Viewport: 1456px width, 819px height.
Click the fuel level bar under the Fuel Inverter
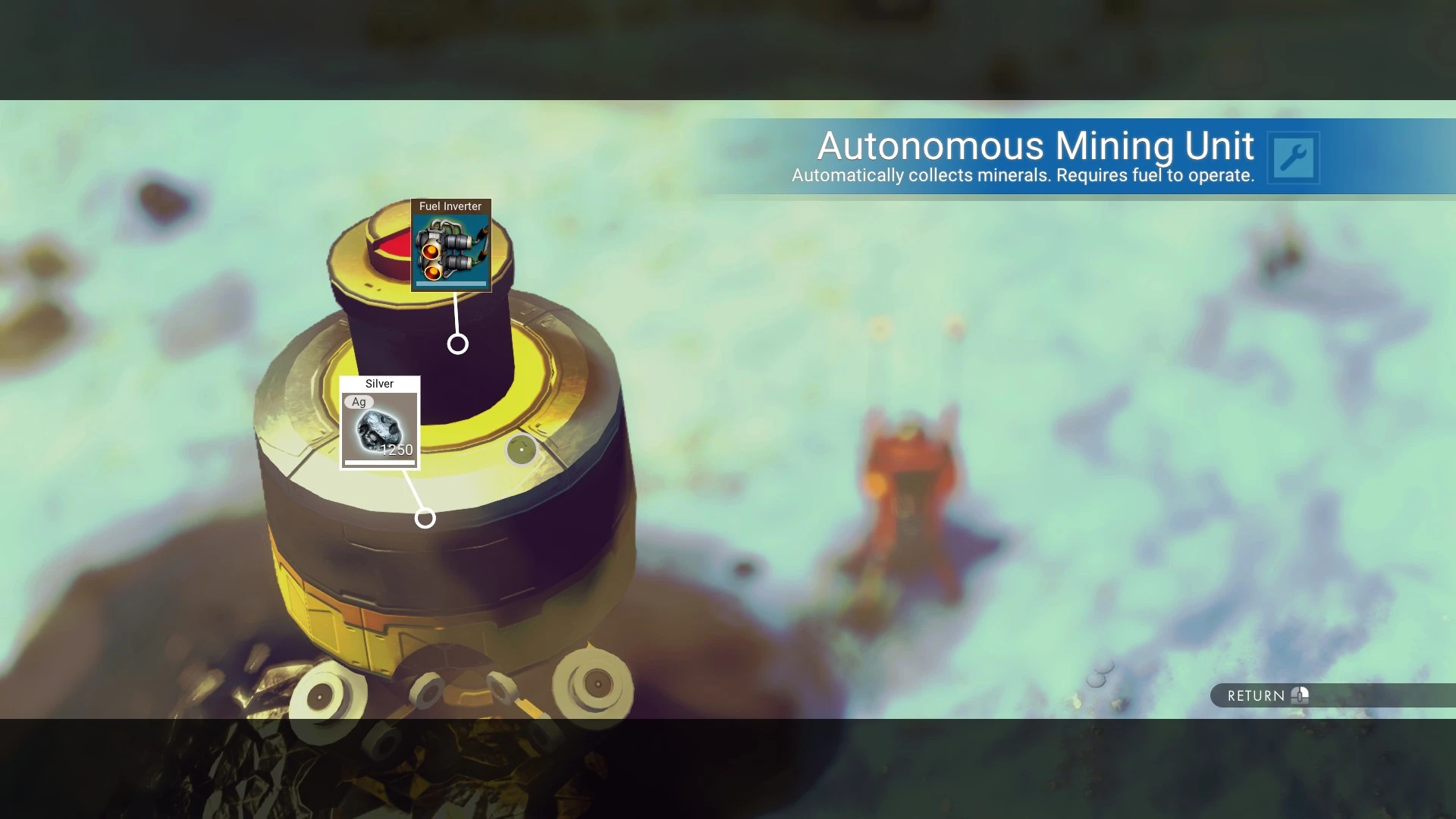[x=450, y=285]
